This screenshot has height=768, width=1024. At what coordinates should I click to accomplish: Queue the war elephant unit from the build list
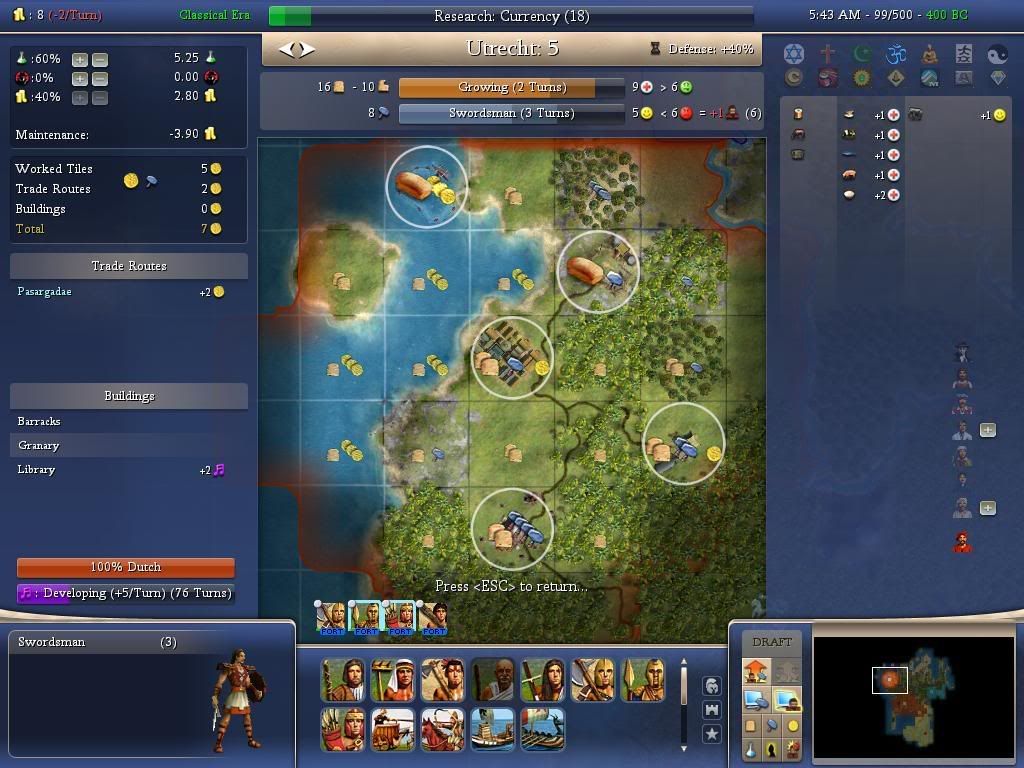click(x=392, y=729)
